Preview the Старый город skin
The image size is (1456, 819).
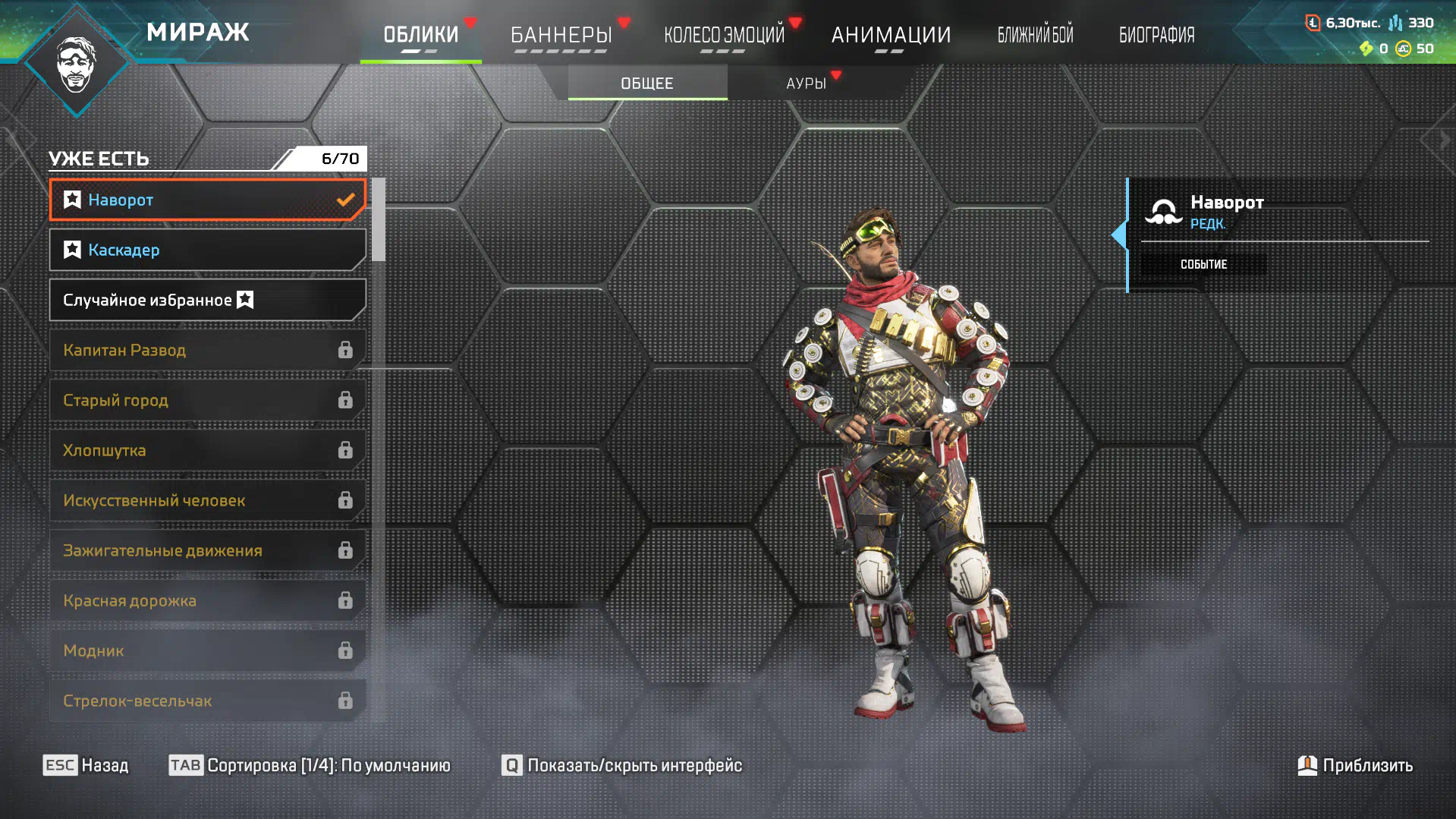click(207, 400)
